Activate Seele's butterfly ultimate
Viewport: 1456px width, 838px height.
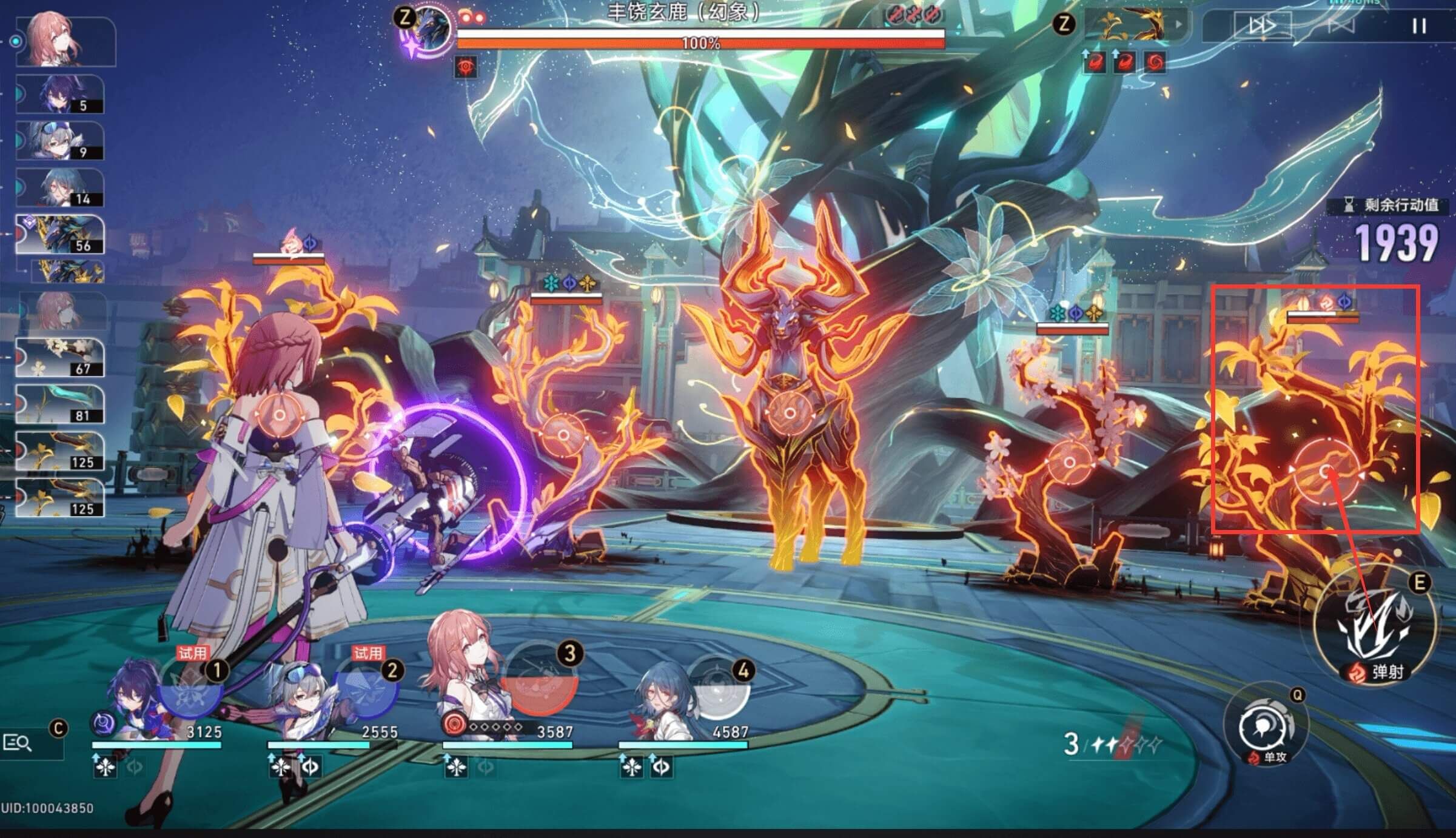tap(188, 691)
